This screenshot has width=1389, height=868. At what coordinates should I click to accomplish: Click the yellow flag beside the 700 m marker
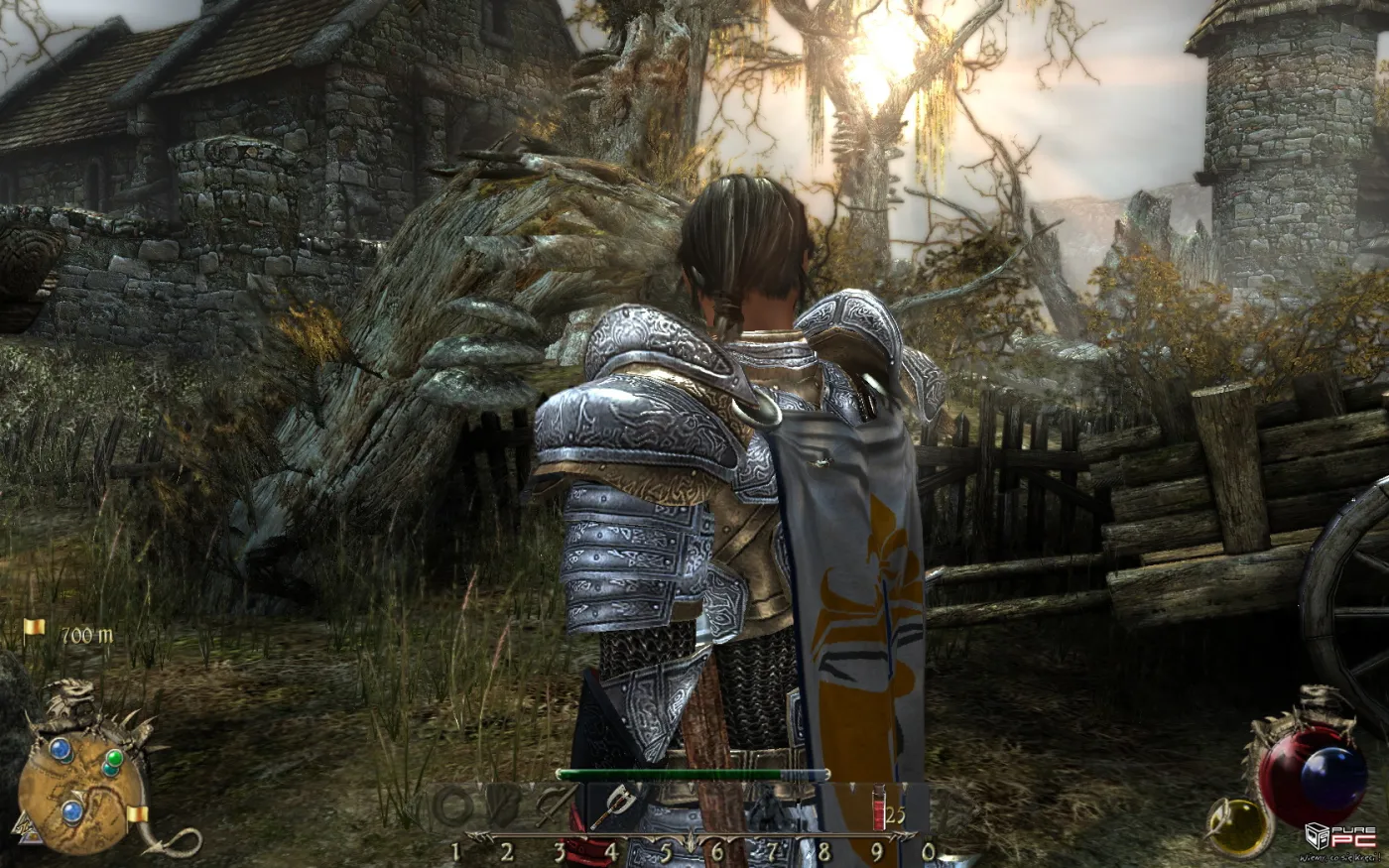(33, 628)
